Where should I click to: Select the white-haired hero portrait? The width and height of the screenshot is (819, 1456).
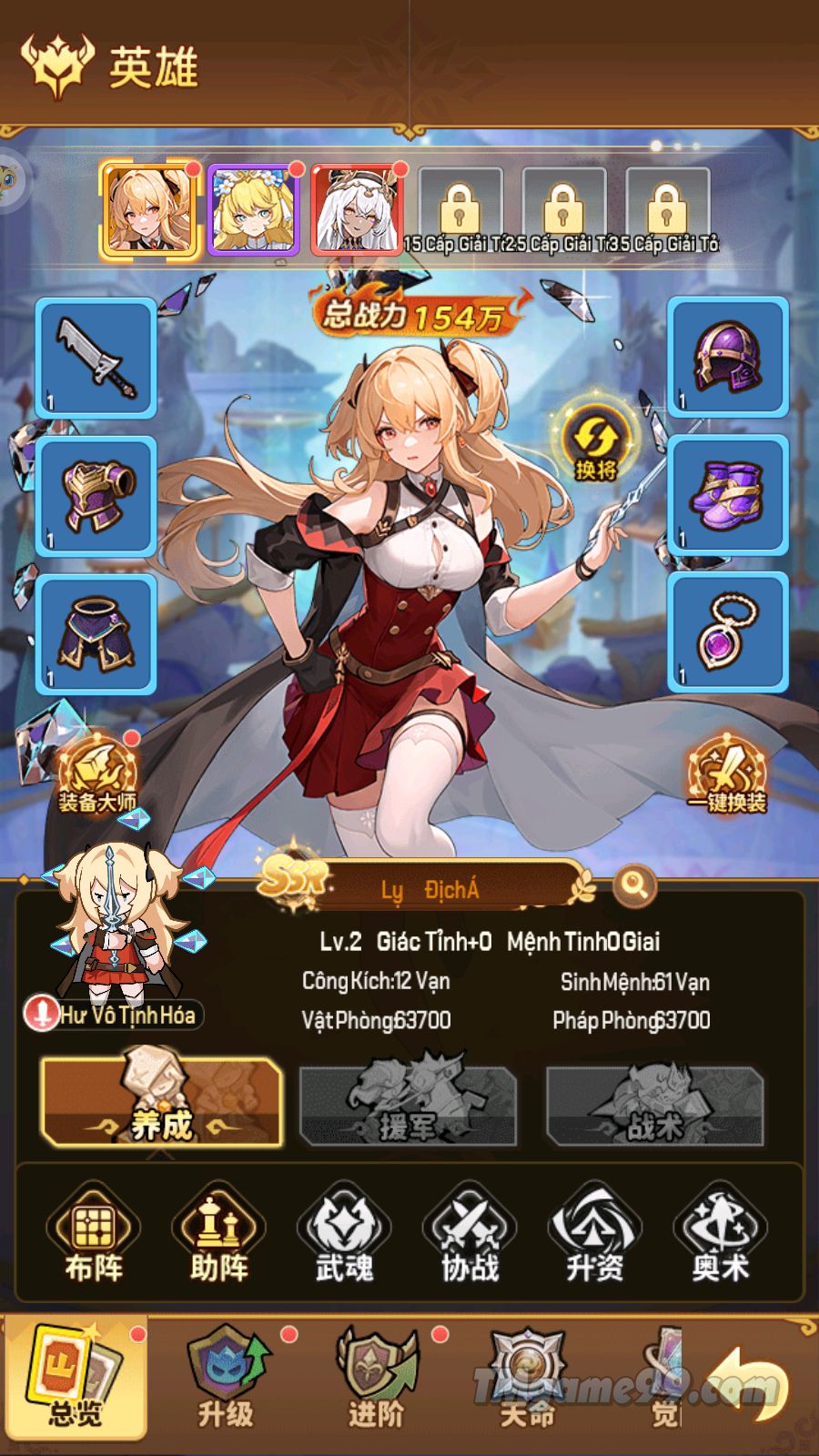click(358, 209)
